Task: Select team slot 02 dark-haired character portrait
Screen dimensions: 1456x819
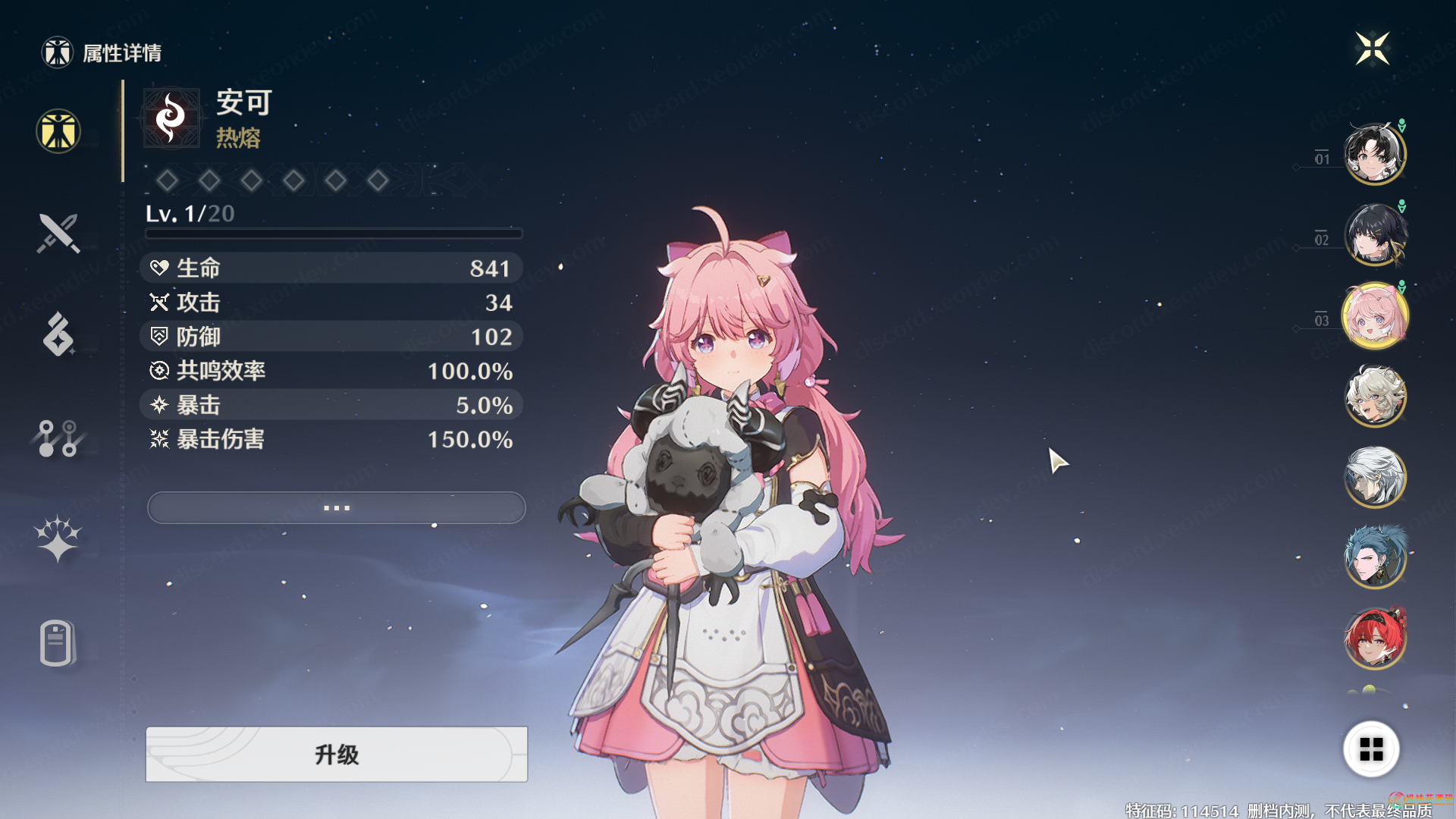Action: pyautogui.click(x=1374, y=235)
